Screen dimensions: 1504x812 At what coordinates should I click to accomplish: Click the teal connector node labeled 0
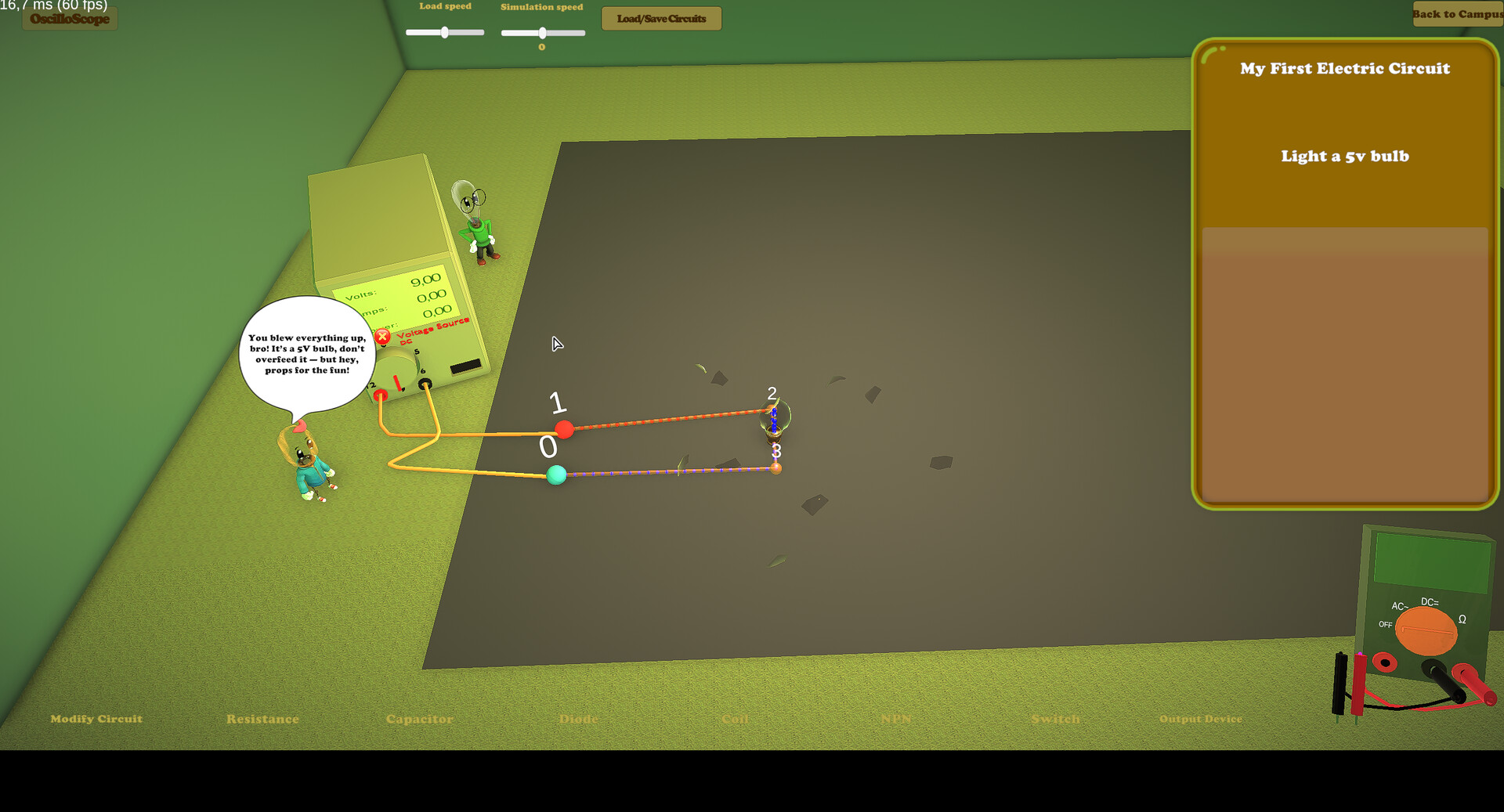pos(556,475)
